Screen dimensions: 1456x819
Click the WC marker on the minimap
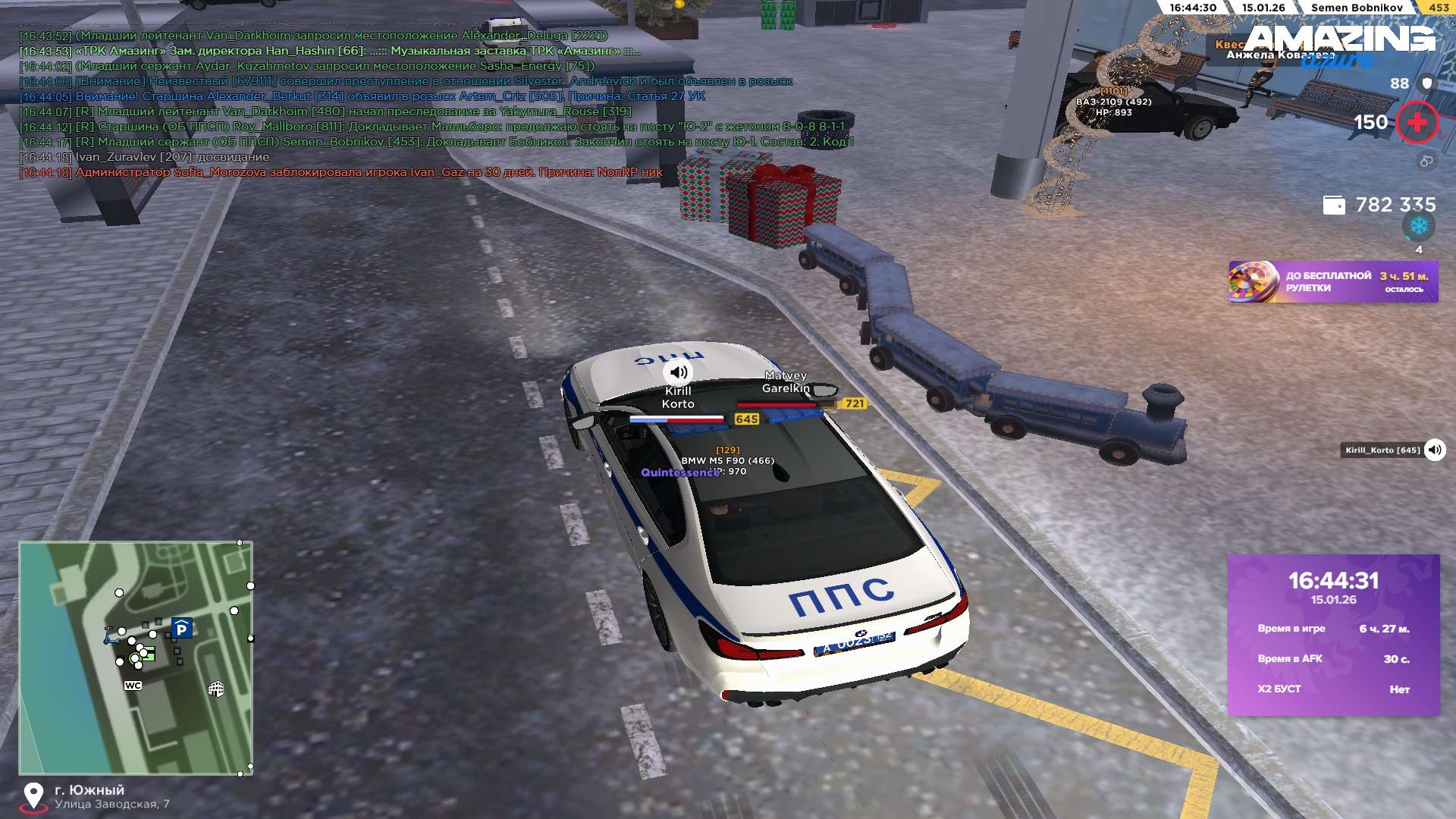coord(133,686)
